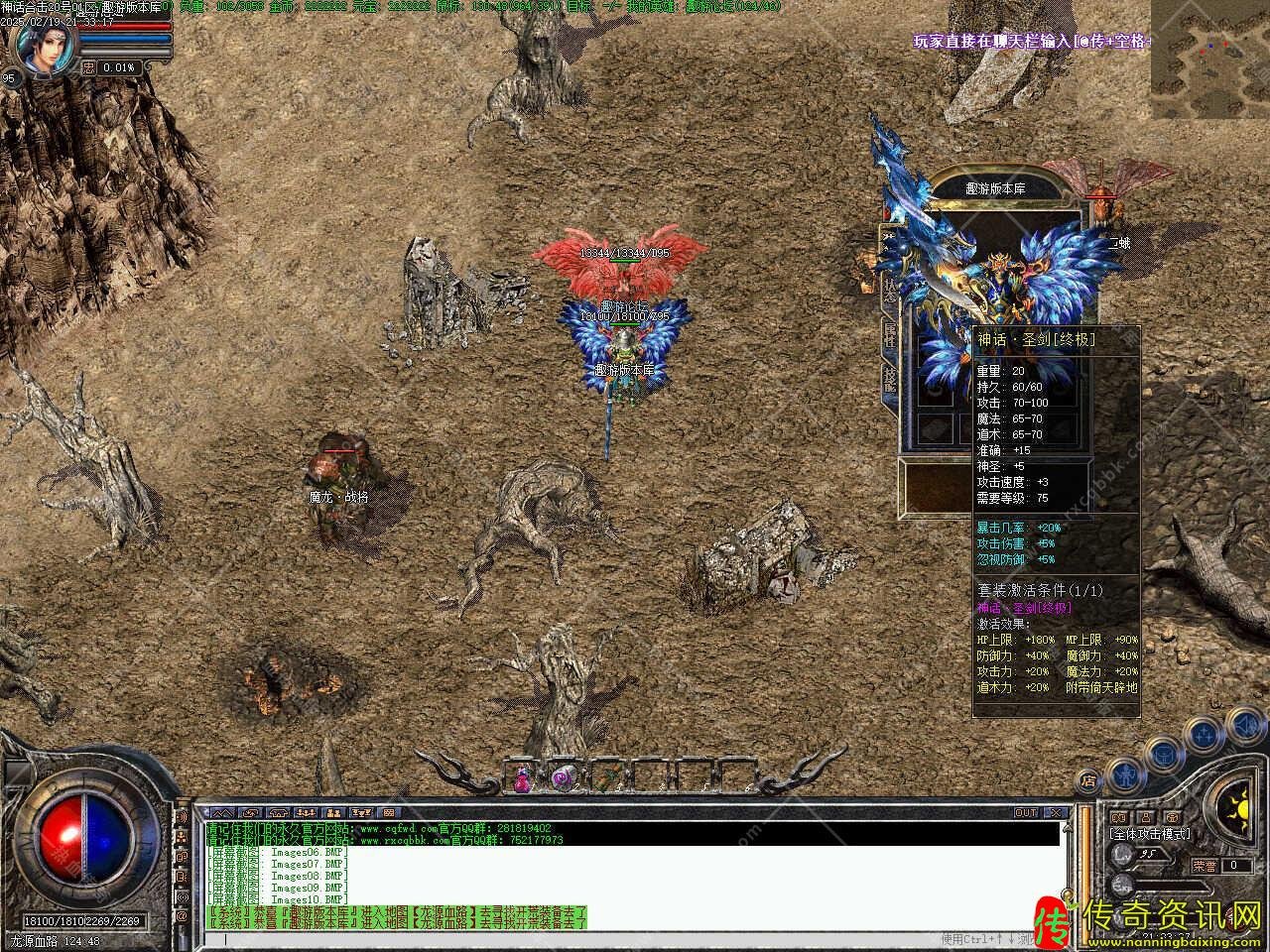Close the chat panel with X
The height and width of the screenshot is (952, 1270).
pyautogui.click(x=1056, y=813)
